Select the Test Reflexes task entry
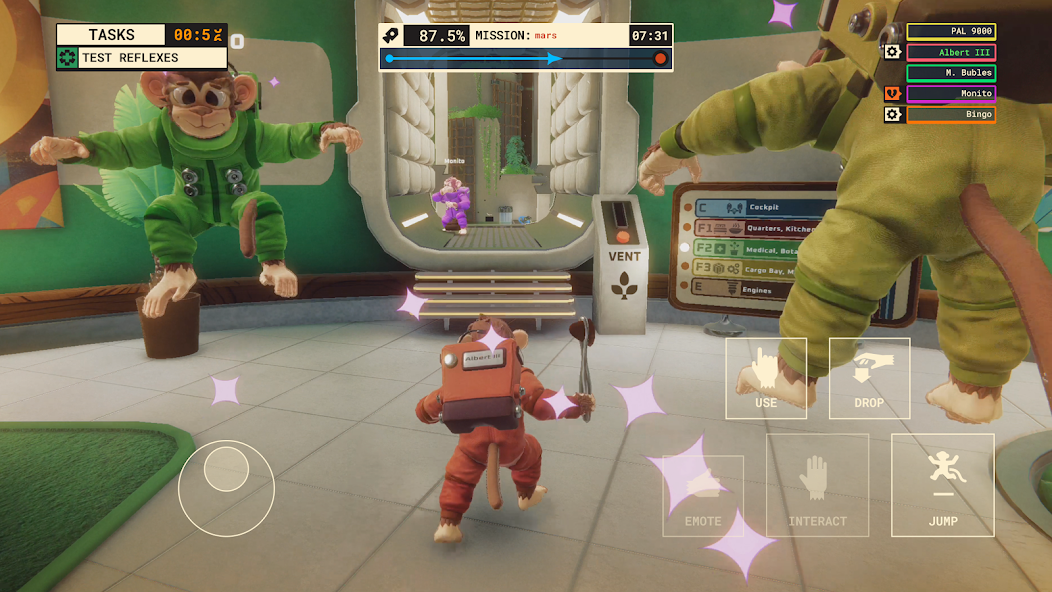 tap(141, 58)
